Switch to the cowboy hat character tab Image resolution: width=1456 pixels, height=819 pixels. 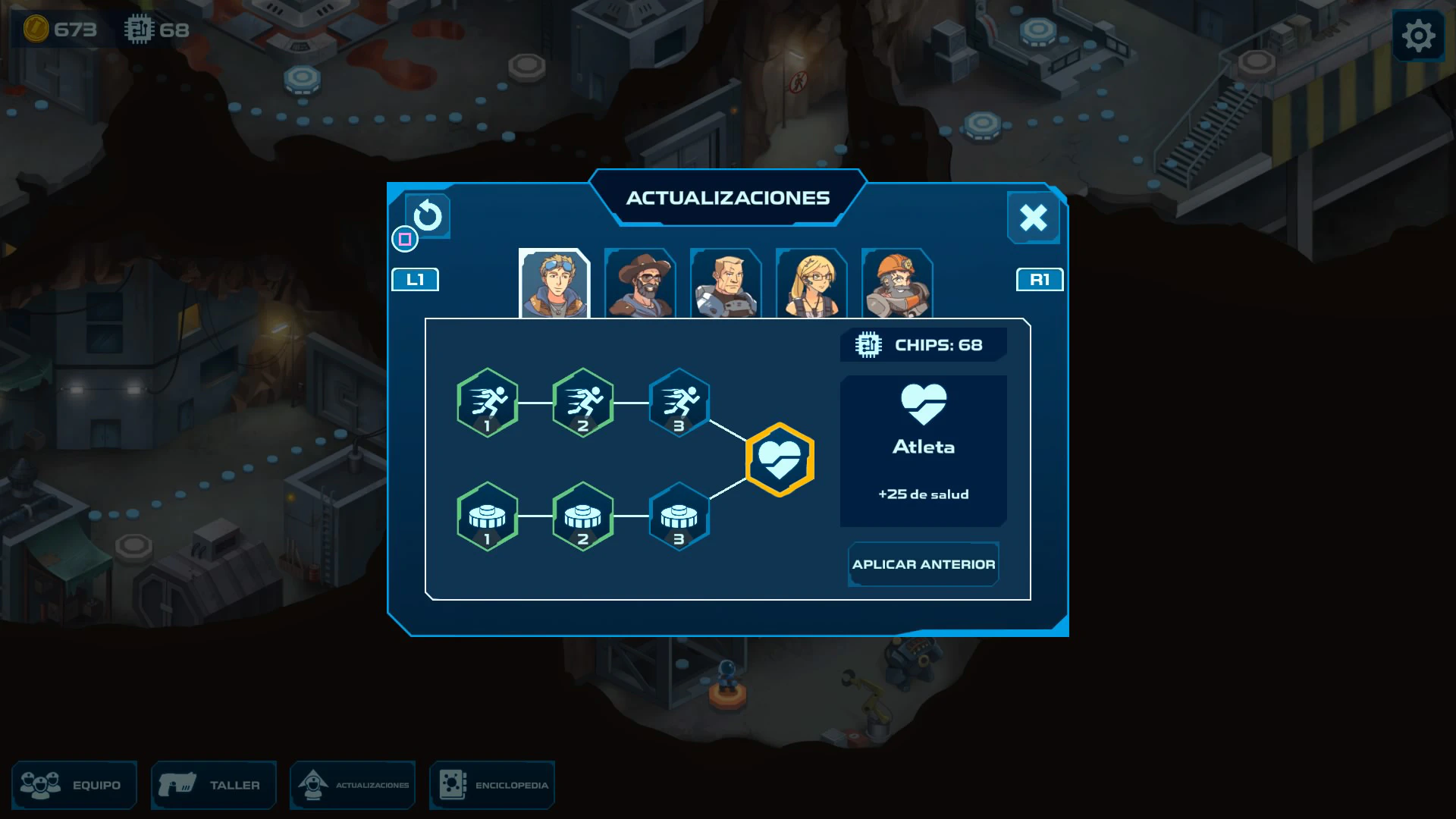point(640,284)
